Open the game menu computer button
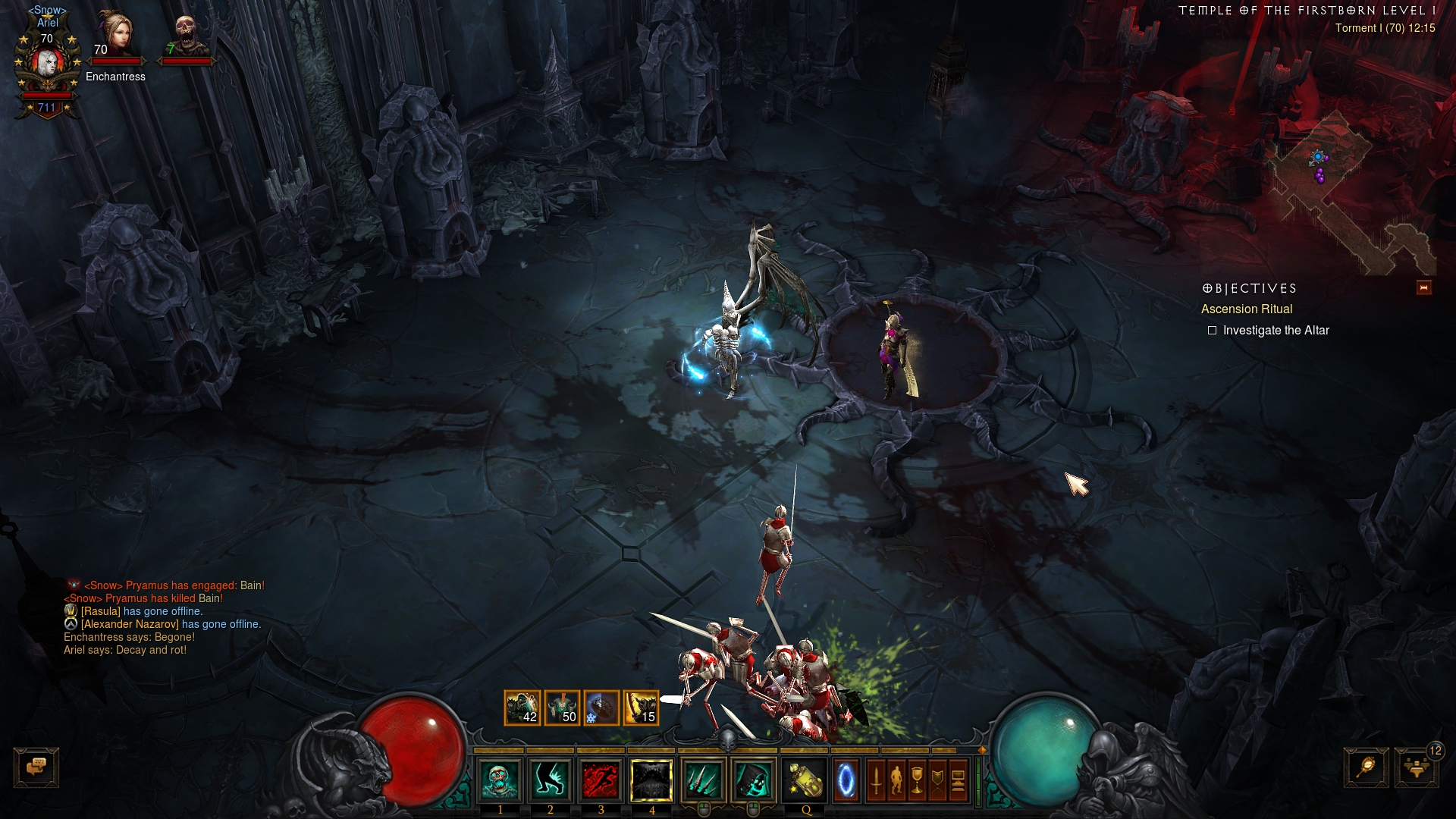Screen dimensions: 1456x819 coord(958,780)
